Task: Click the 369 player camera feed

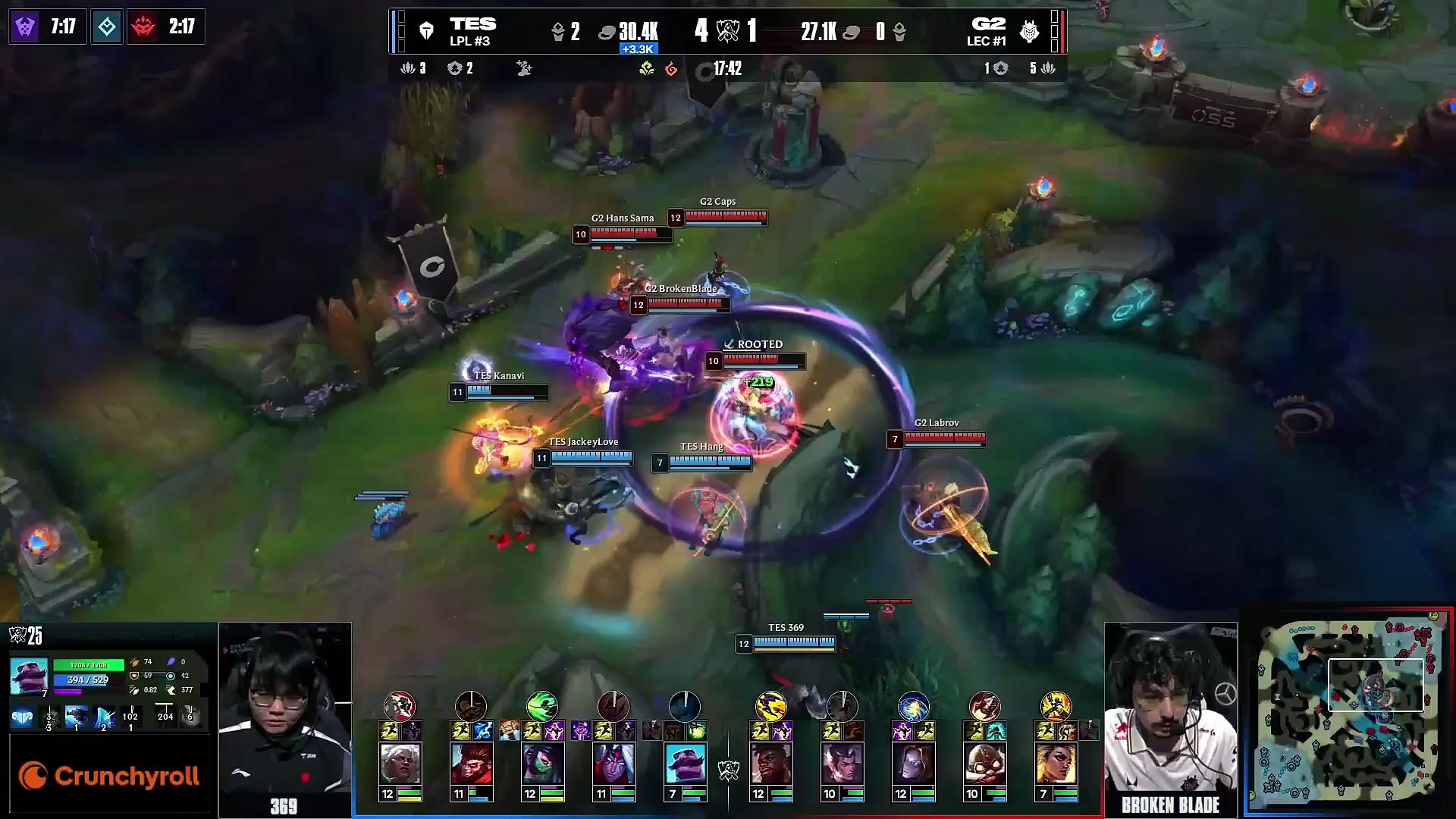Action: click(284, 713)
